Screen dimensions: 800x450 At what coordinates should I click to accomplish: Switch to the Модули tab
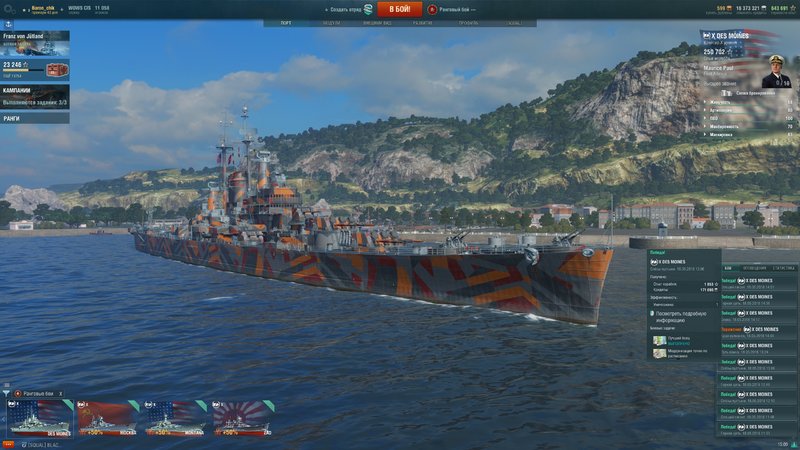(331, 22)
